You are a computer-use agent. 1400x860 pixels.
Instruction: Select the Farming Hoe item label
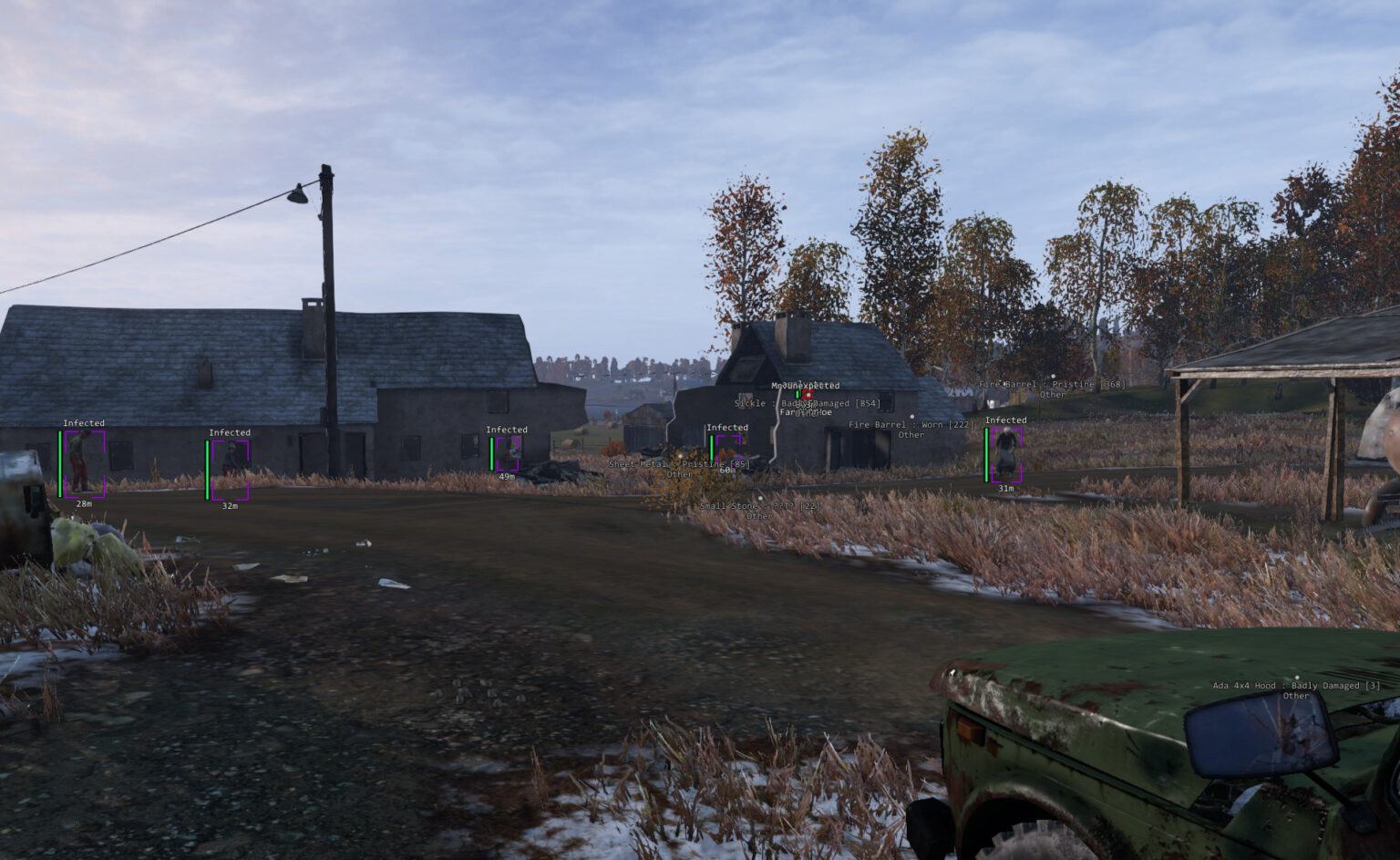coord(806,412)
